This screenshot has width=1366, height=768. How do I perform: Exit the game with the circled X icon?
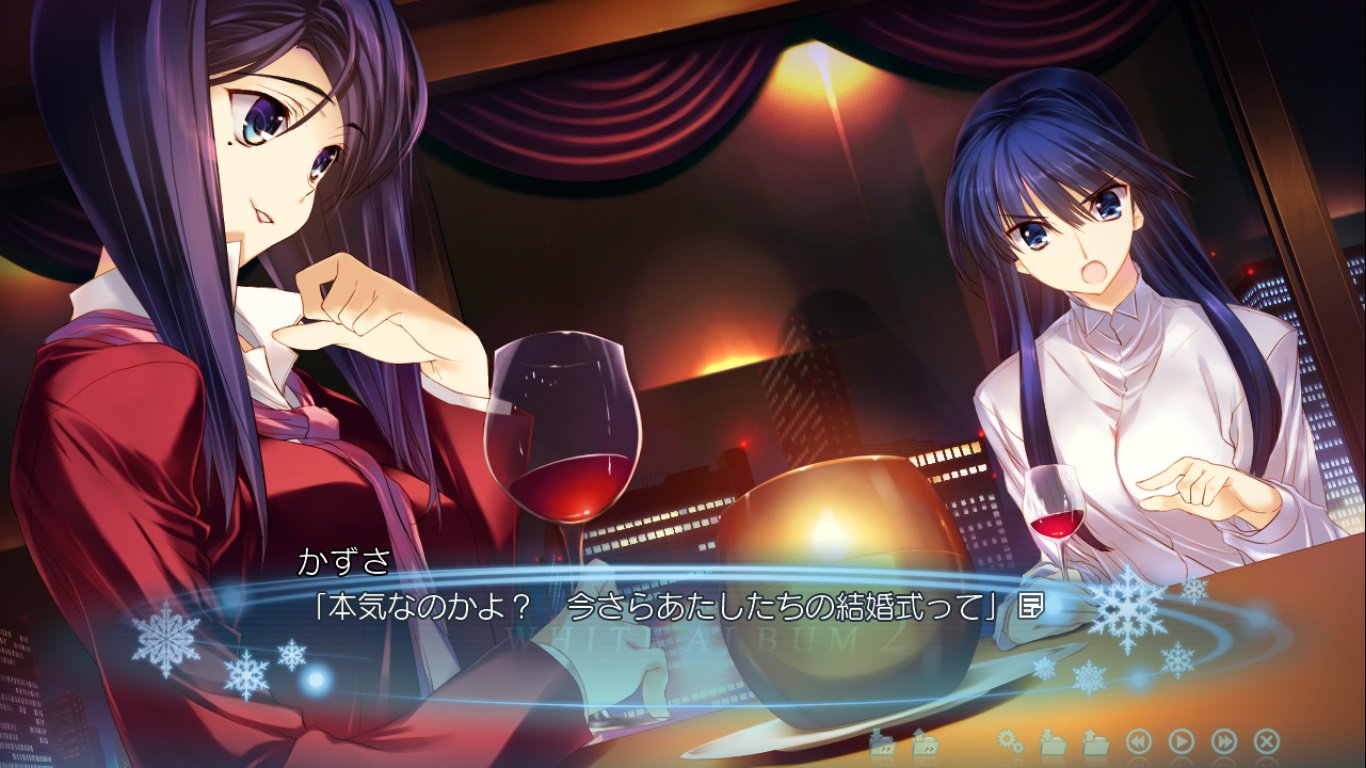click(1265, 742)
